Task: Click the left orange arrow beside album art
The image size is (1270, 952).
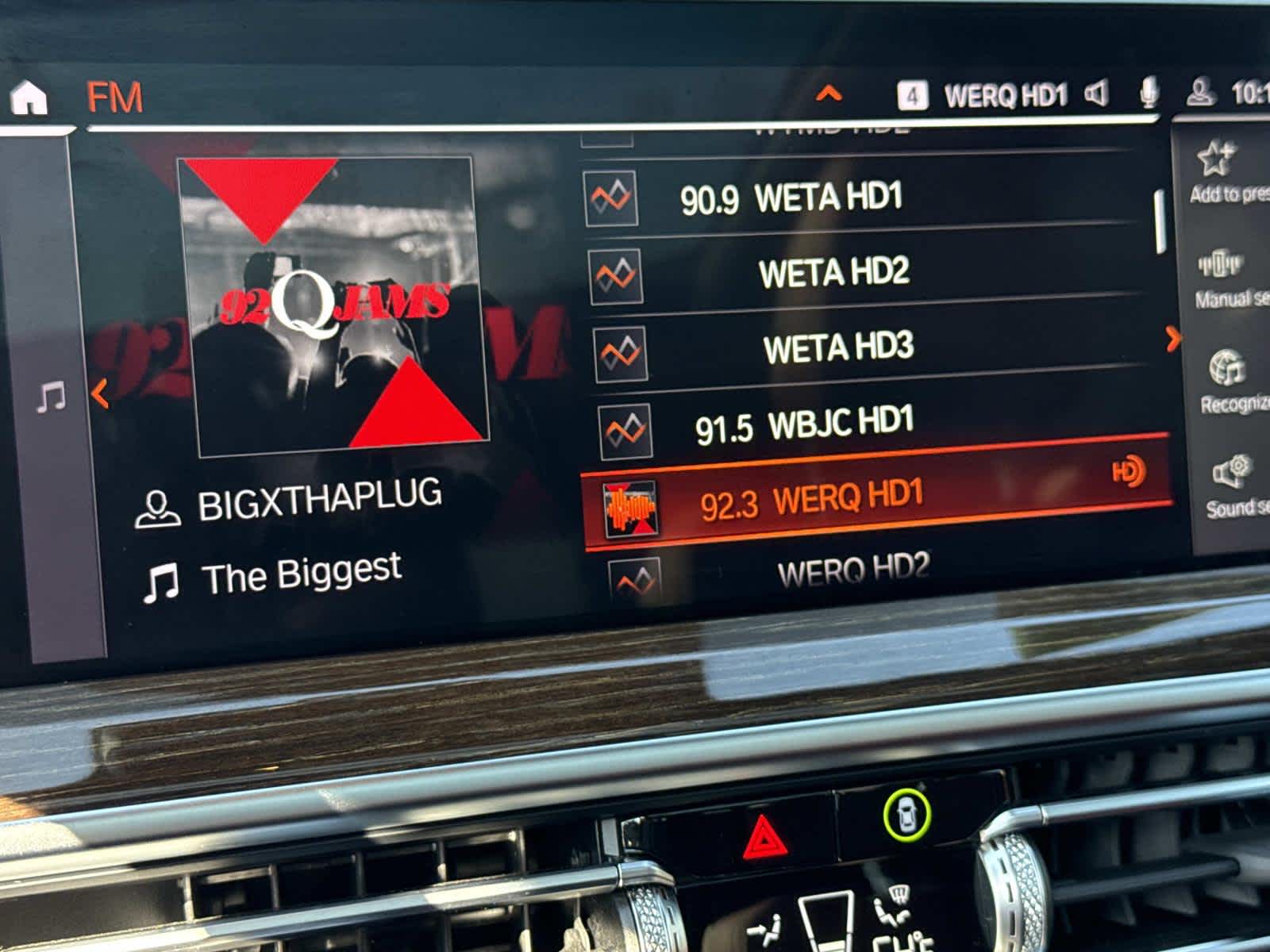Action: click(100, 394)
